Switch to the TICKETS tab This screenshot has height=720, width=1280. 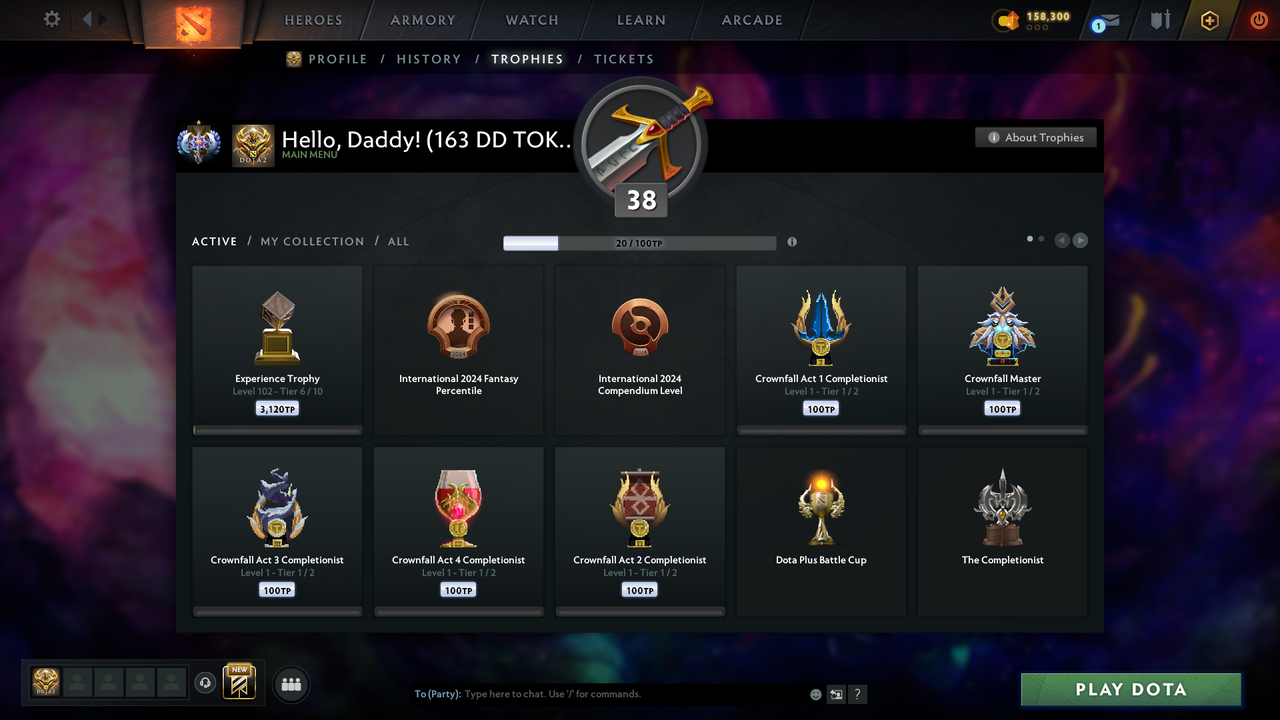click(x=624, y=59)
